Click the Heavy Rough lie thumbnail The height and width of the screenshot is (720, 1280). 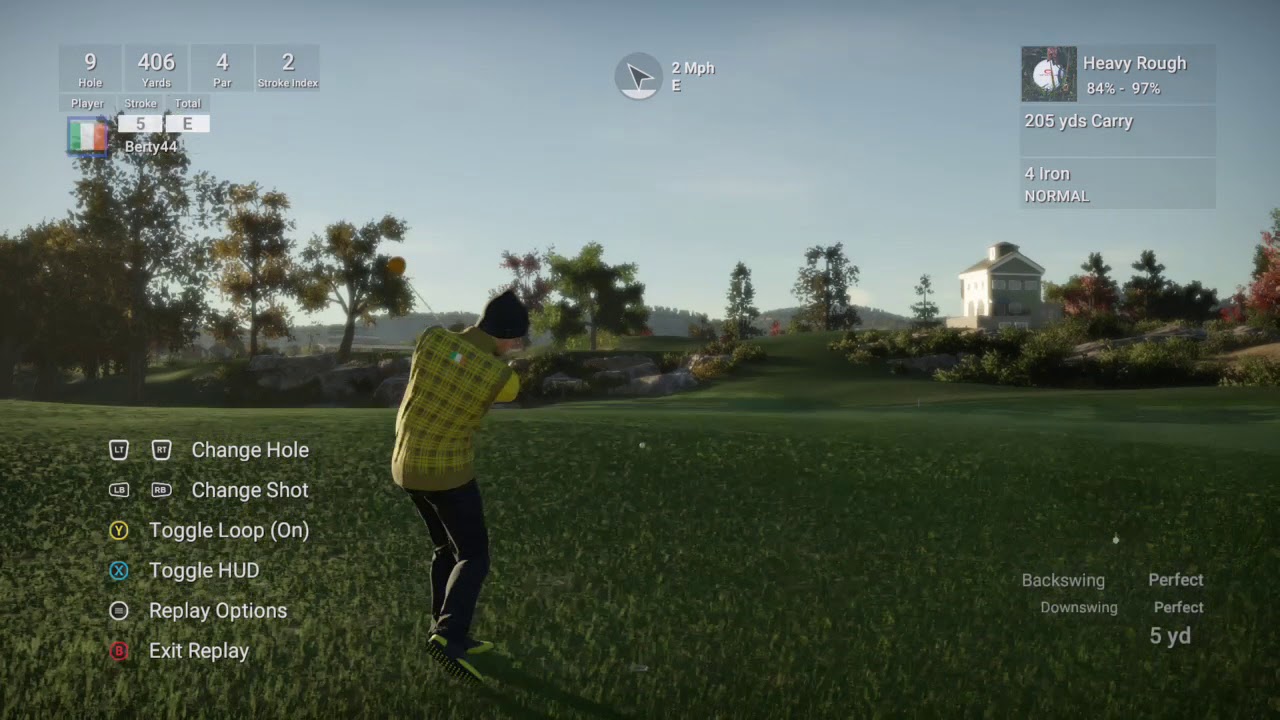[1048, 74]
